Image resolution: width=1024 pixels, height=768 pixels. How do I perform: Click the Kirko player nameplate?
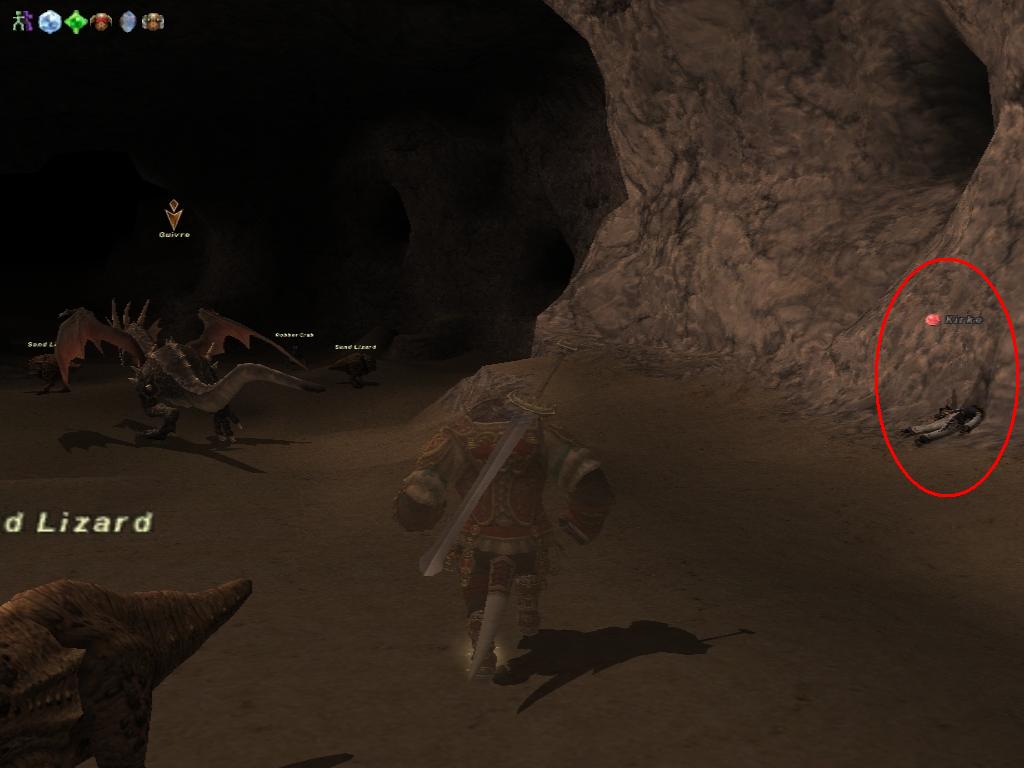pyautogui.click(x=963, y=320)
